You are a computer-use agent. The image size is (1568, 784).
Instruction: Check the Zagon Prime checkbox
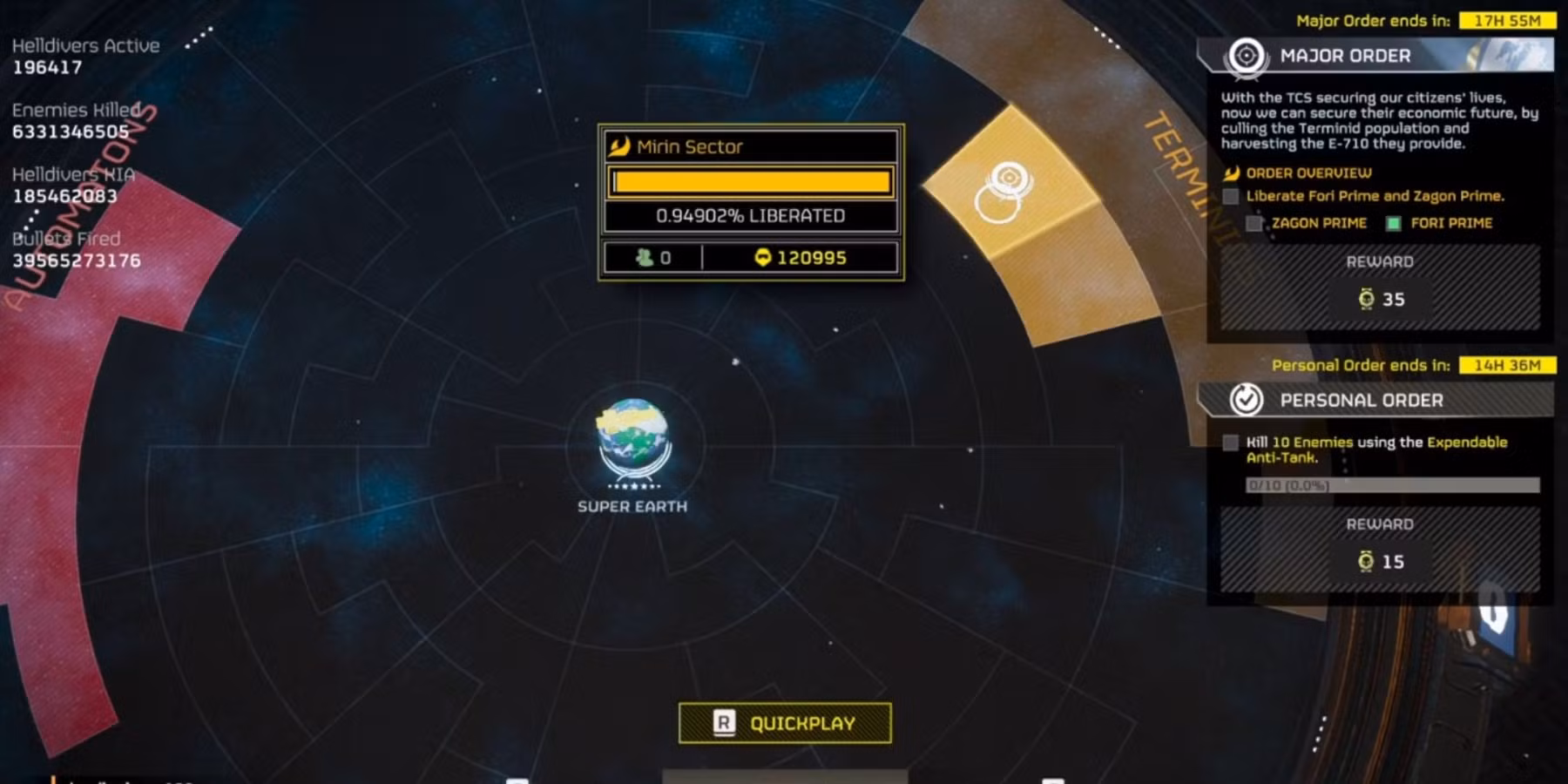tap(1255, 223)
